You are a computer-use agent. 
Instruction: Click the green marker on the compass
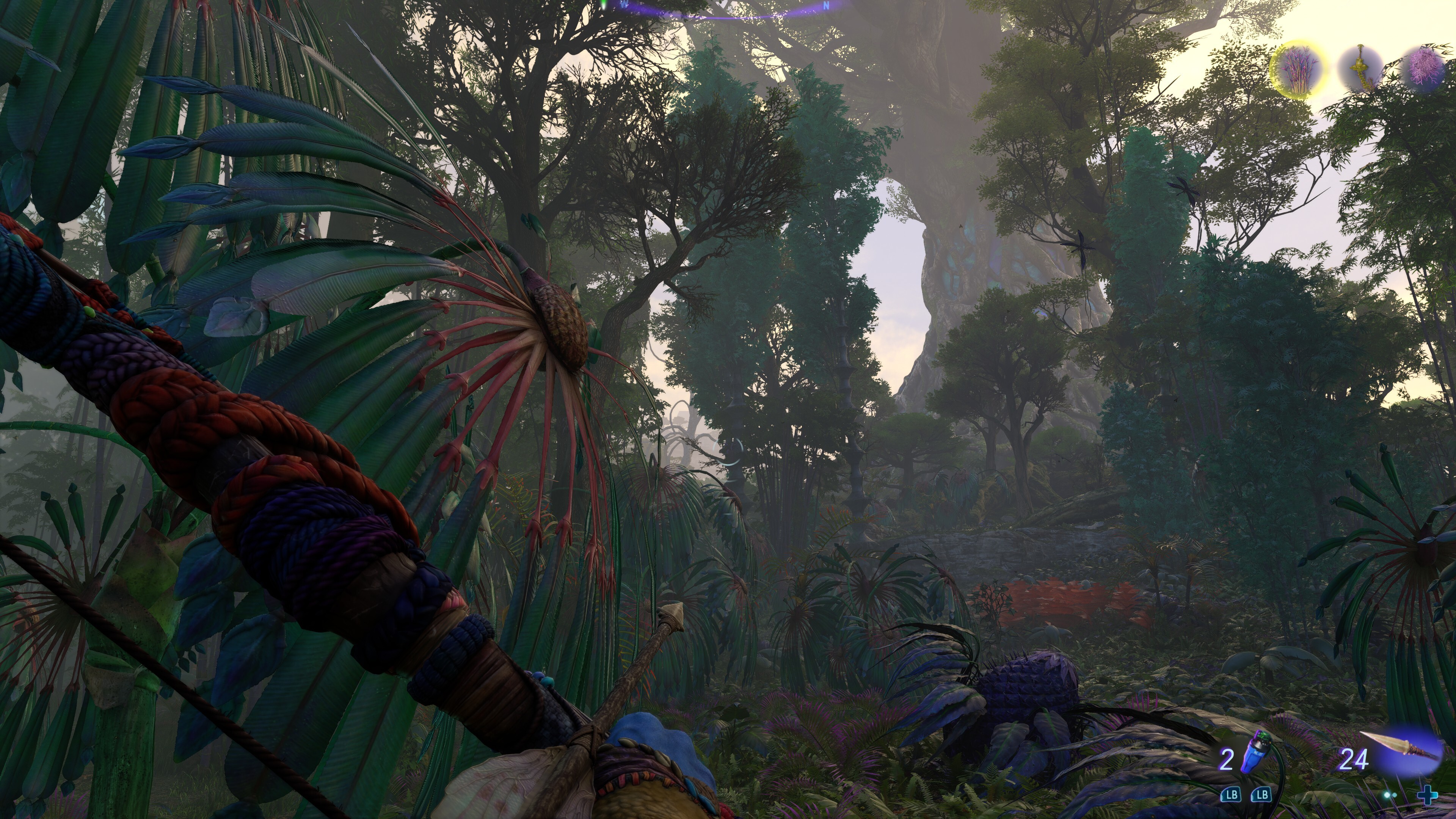(x=604, y=5)
